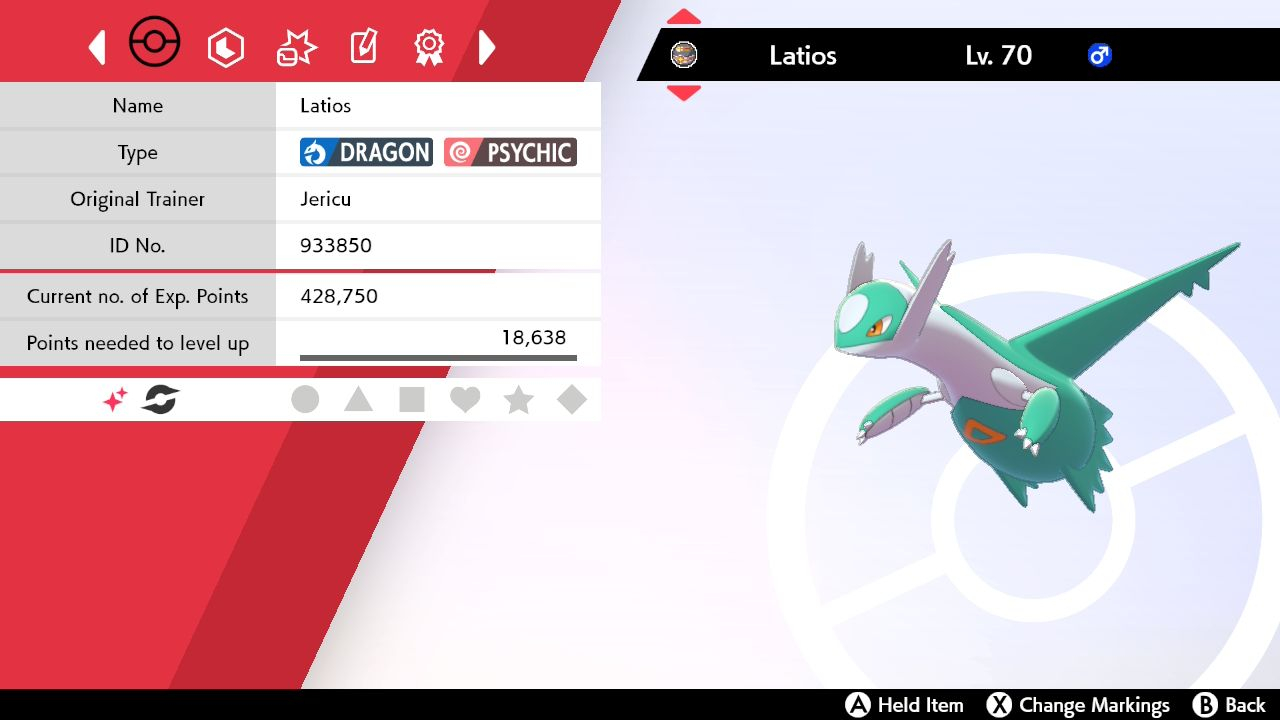Open the trainer memo tab

tap(363, 47)
